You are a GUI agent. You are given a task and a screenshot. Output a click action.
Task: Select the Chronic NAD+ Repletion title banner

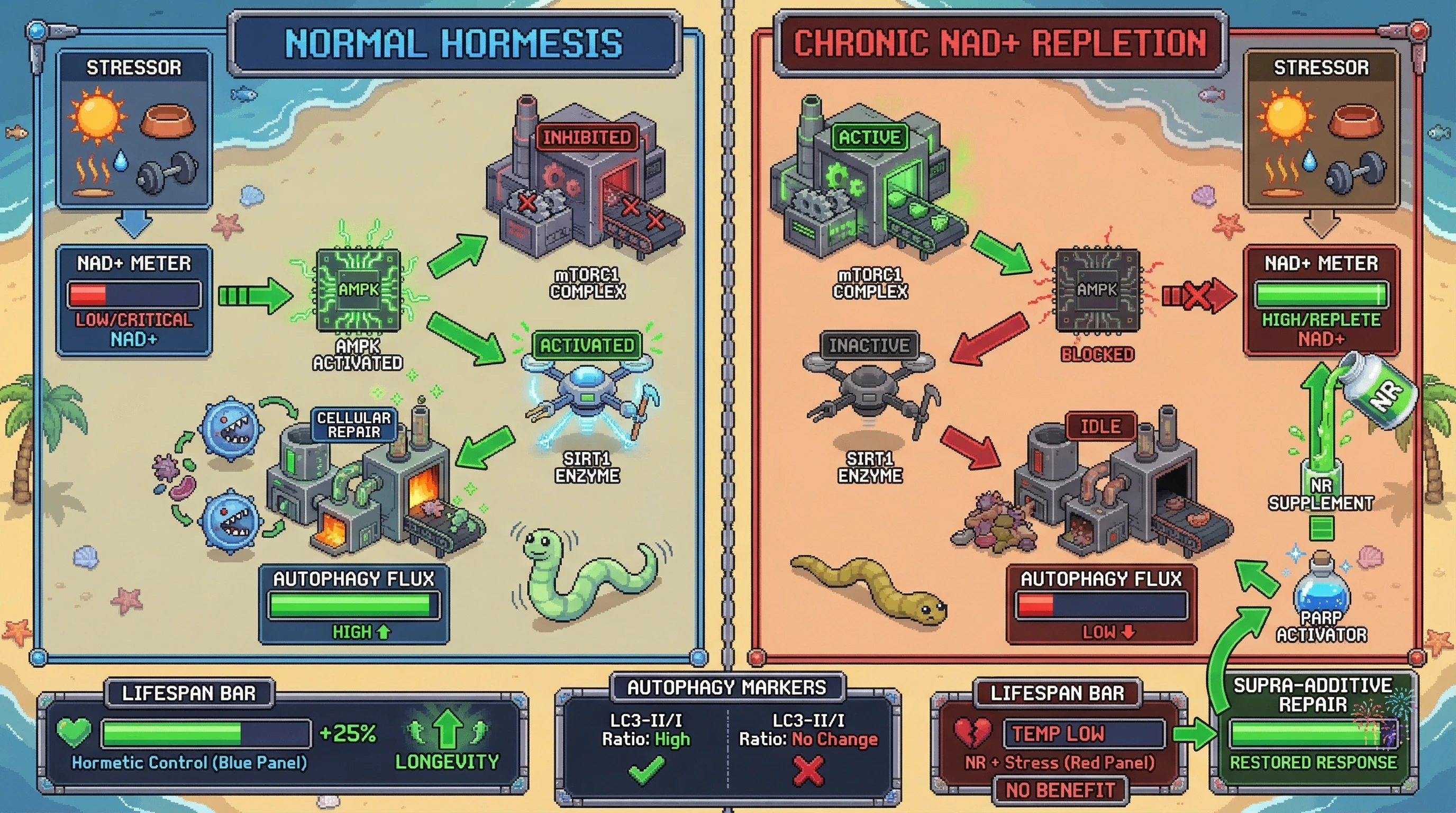coord(999,43)
